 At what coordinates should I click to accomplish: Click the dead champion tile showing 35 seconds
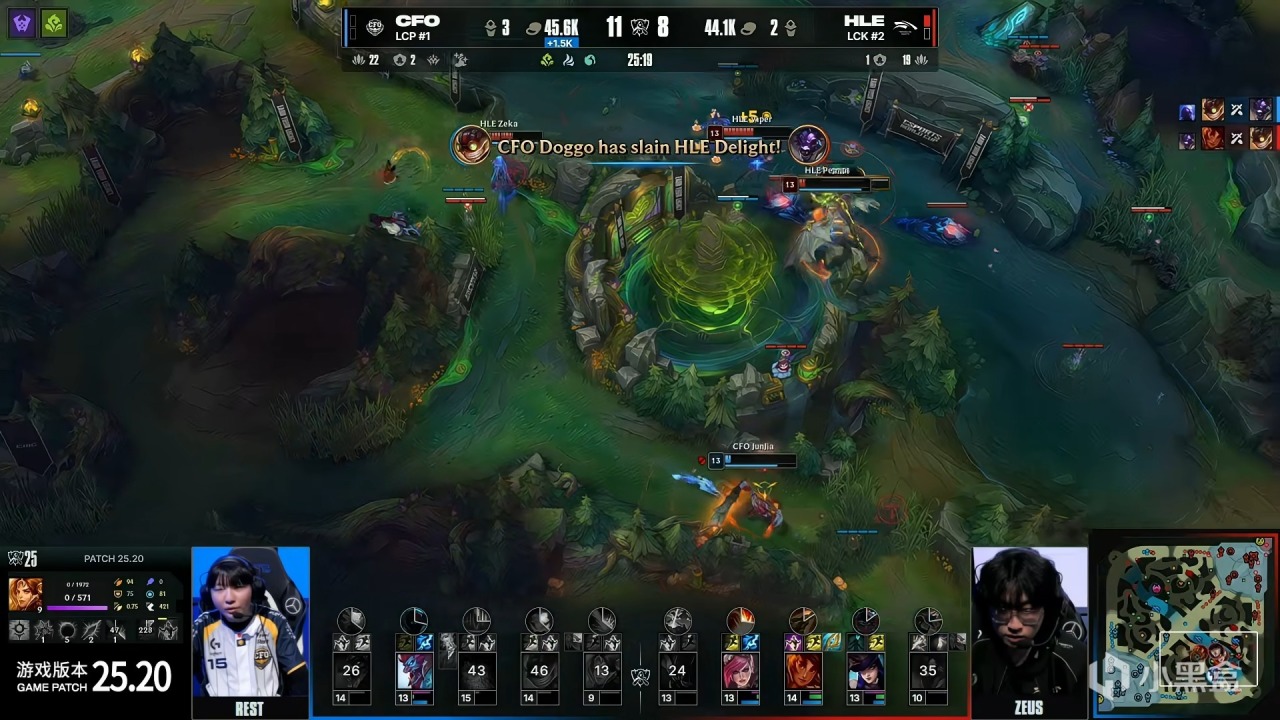[x=928, y=670]
